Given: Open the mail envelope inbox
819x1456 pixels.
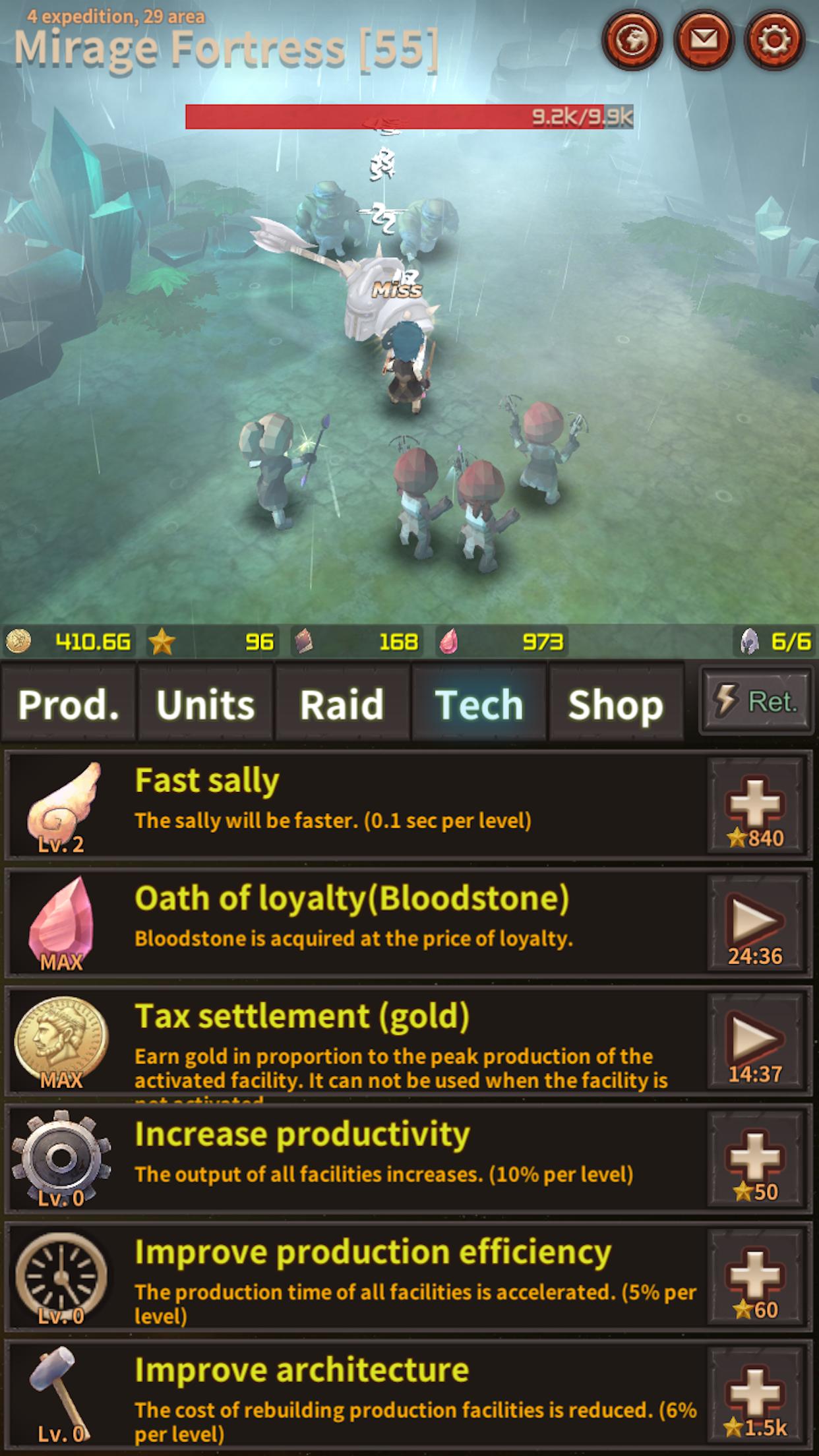Looking at the screenshot, I should [x=704, y=40].
